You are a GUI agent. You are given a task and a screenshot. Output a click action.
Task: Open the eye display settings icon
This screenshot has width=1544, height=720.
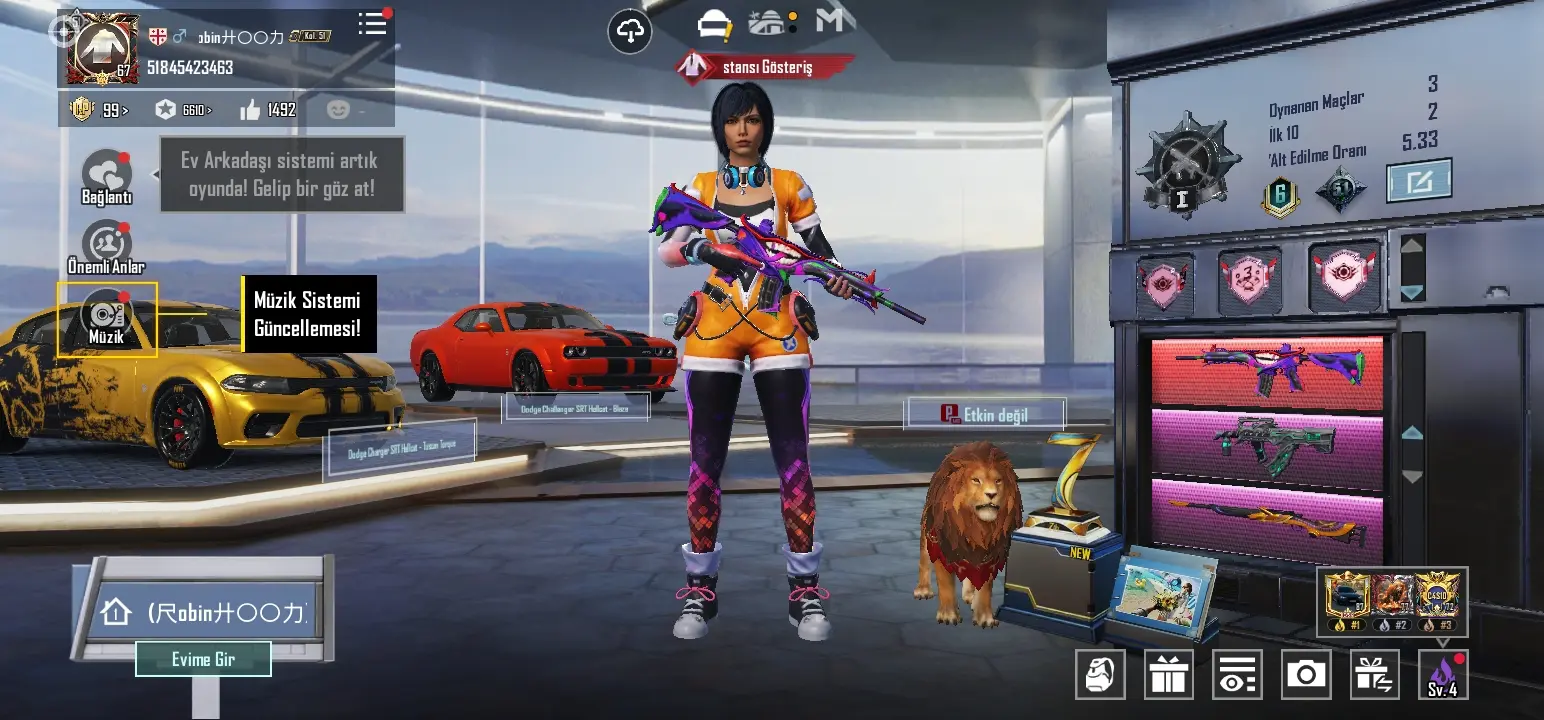click(1237, 674)
